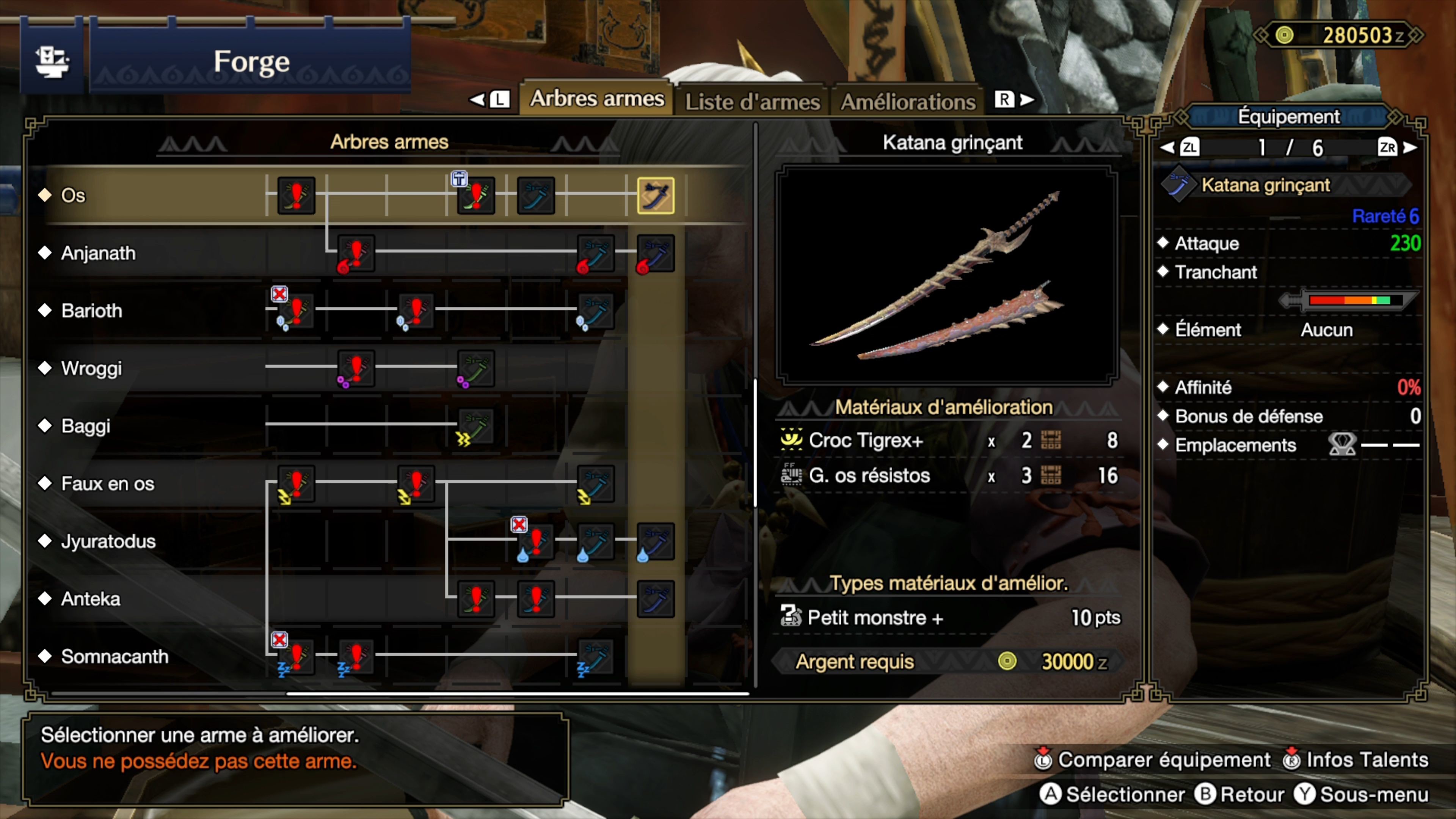The image size is (1456, 819).
Task: Open Infos Talents
Action: pos(1357,760)
